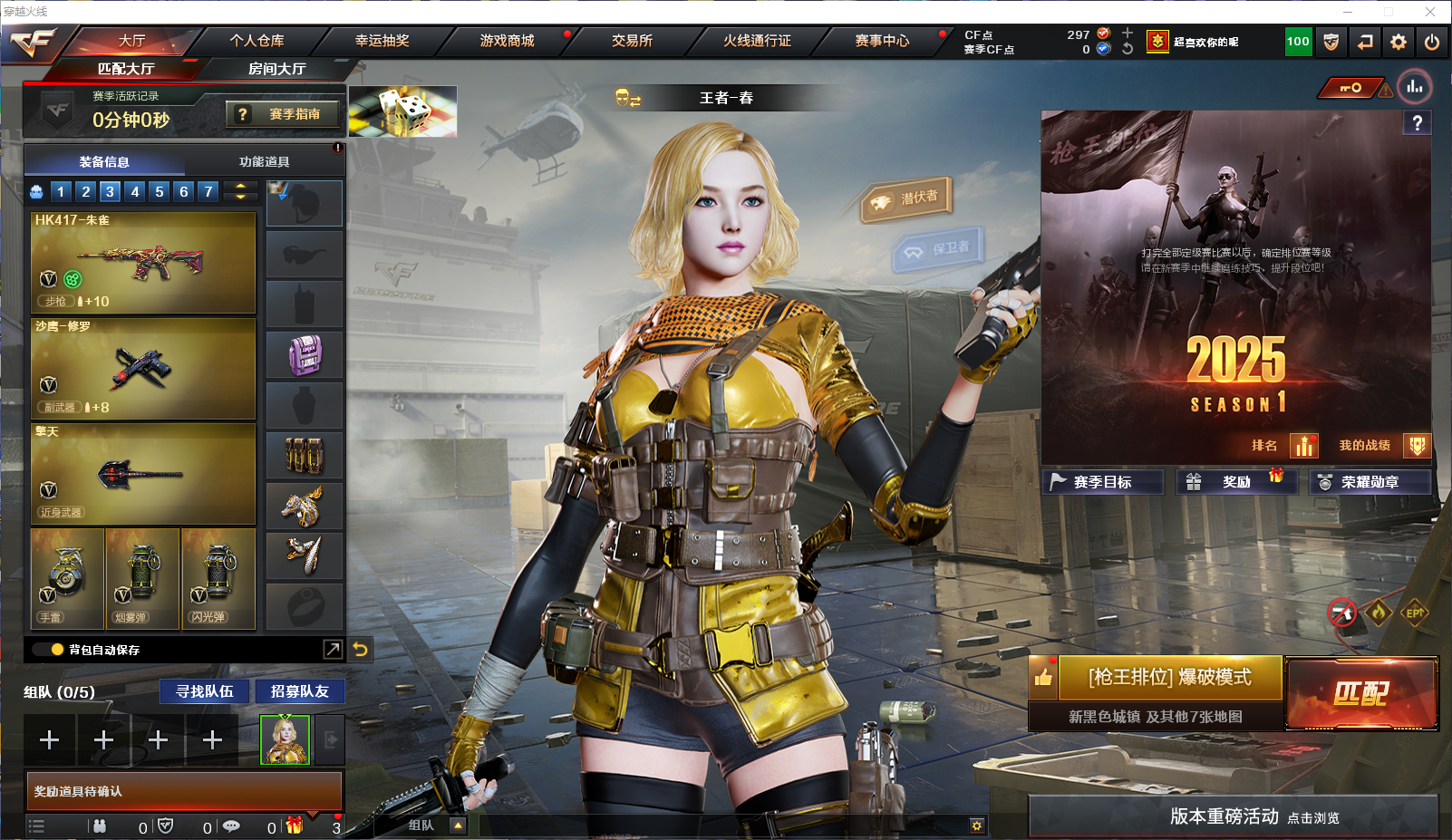
Task: Open the backpack diagonal-arrow expand icon
Action: (x=333, y=649)
